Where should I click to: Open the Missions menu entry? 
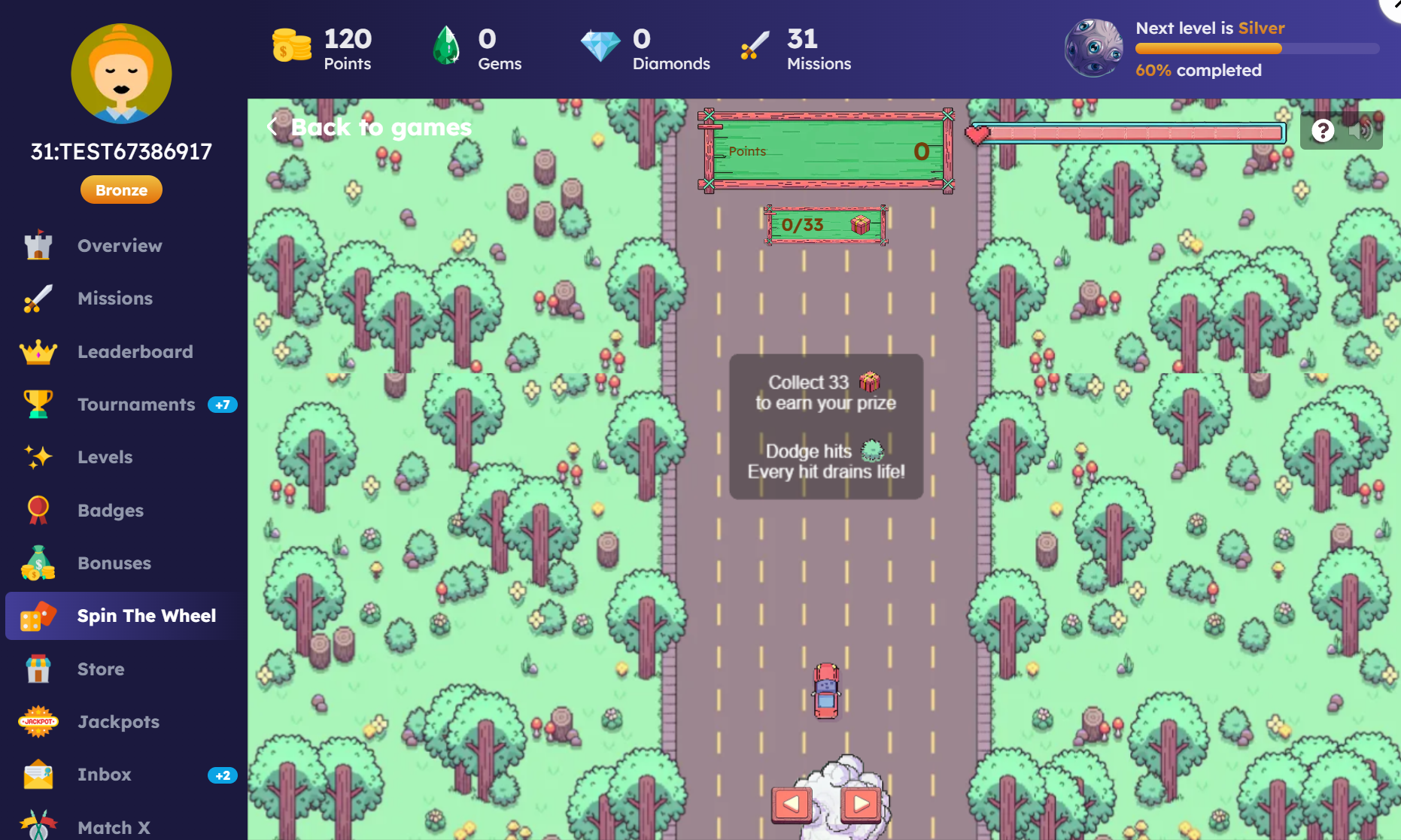(x=114, y=299)
